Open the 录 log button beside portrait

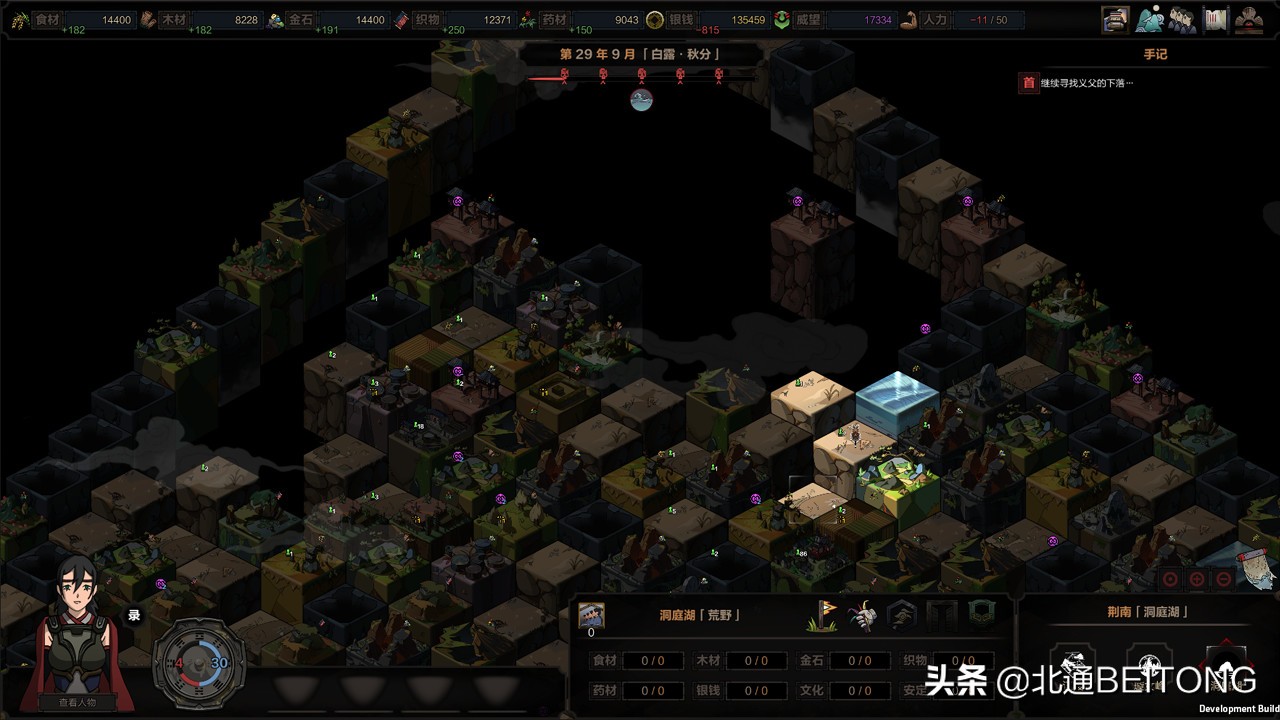click(134, 615)
